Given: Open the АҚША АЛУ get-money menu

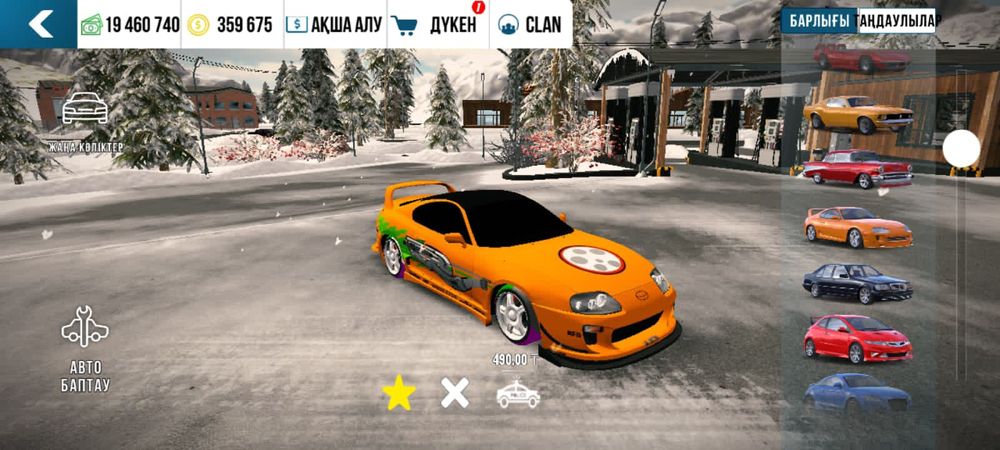Looking at the screenshot, I should pos(334,25).
